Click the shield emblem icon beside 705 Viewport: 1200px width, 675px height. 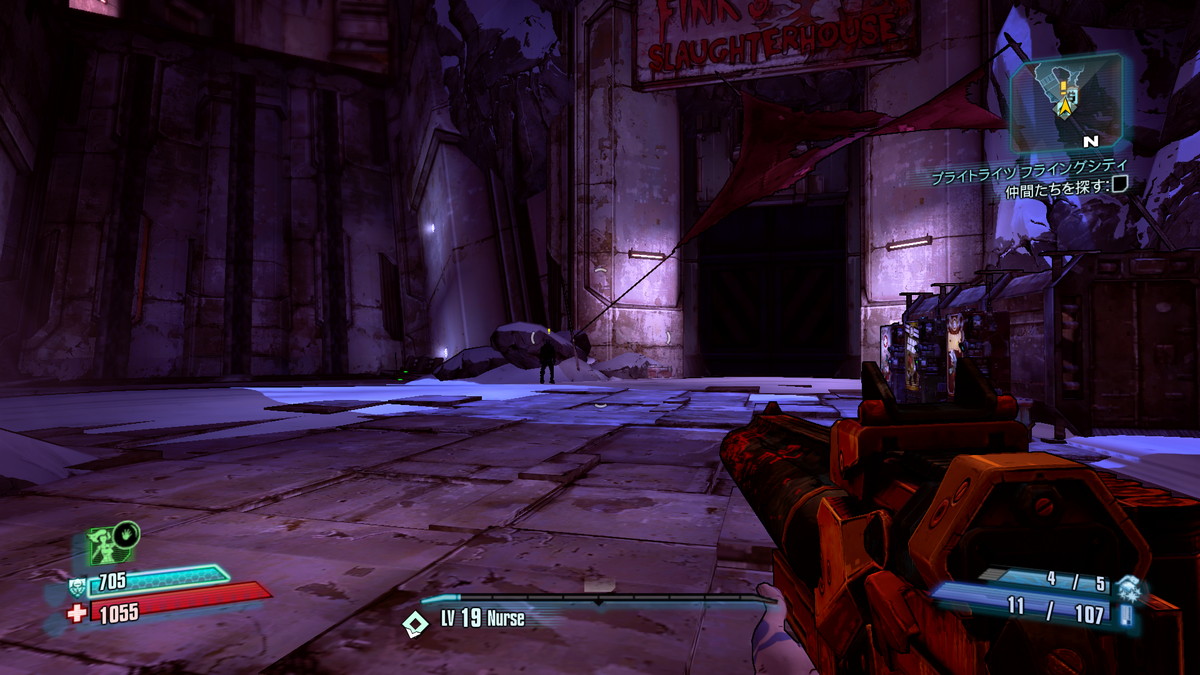(x=77, y=587)
